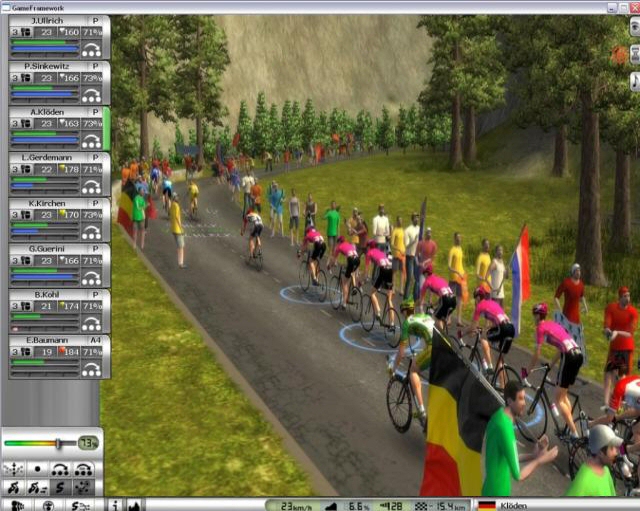The width and height of the screenshot is (640, 511).
Task: Select rider P.Sinkewitz's panel
Action: pos(55,67)
